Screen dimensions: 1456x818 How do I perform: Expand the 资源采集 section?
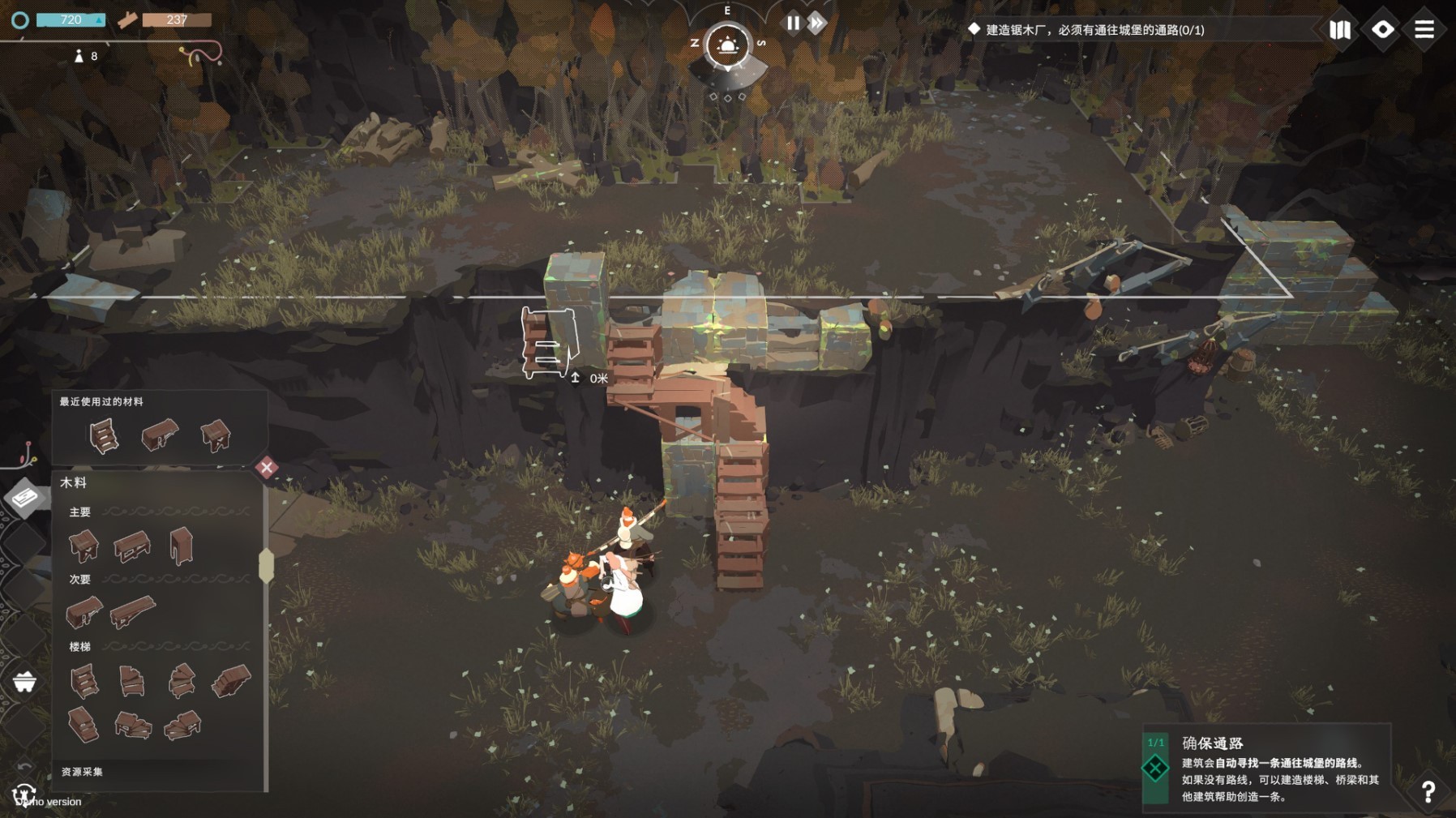82,772
